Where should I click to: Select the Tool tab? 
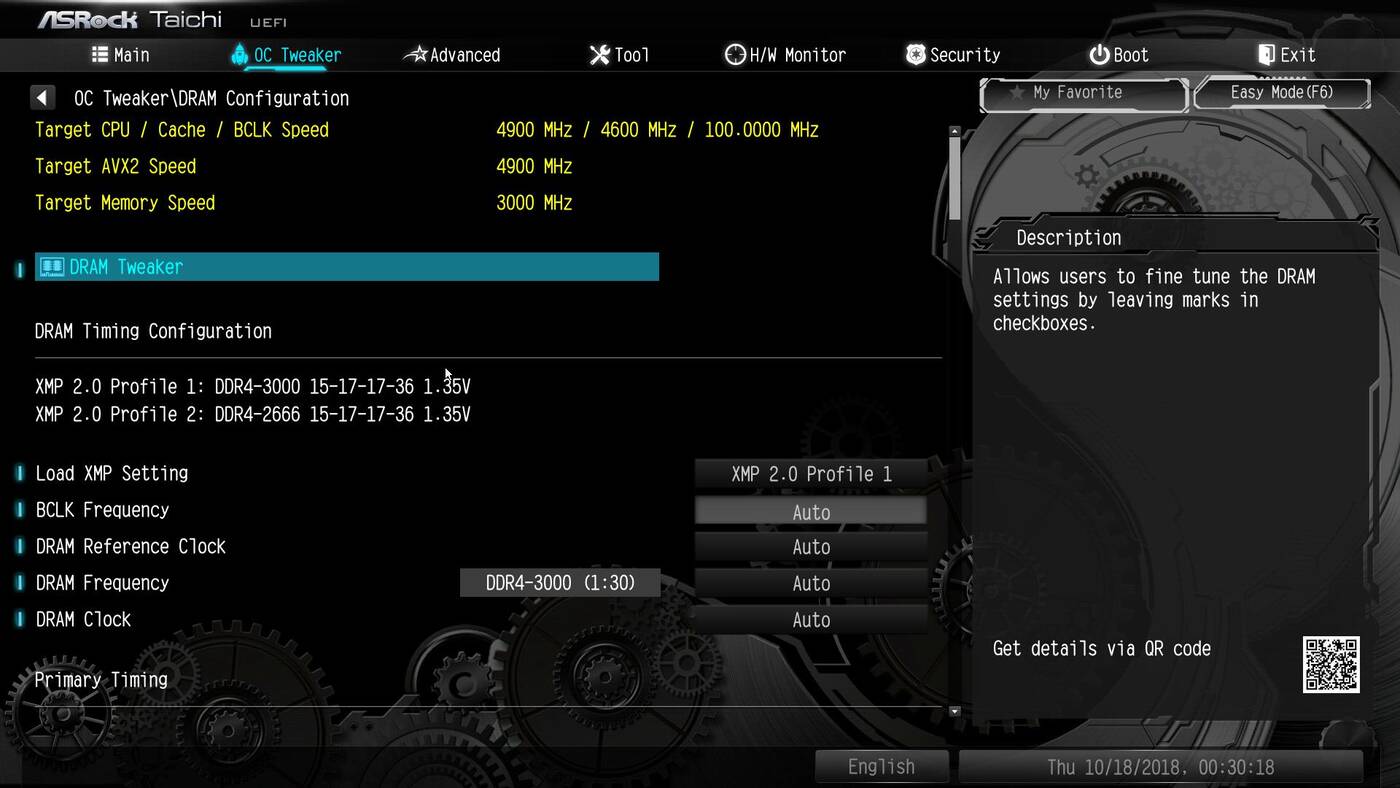[x=619, y=55]
